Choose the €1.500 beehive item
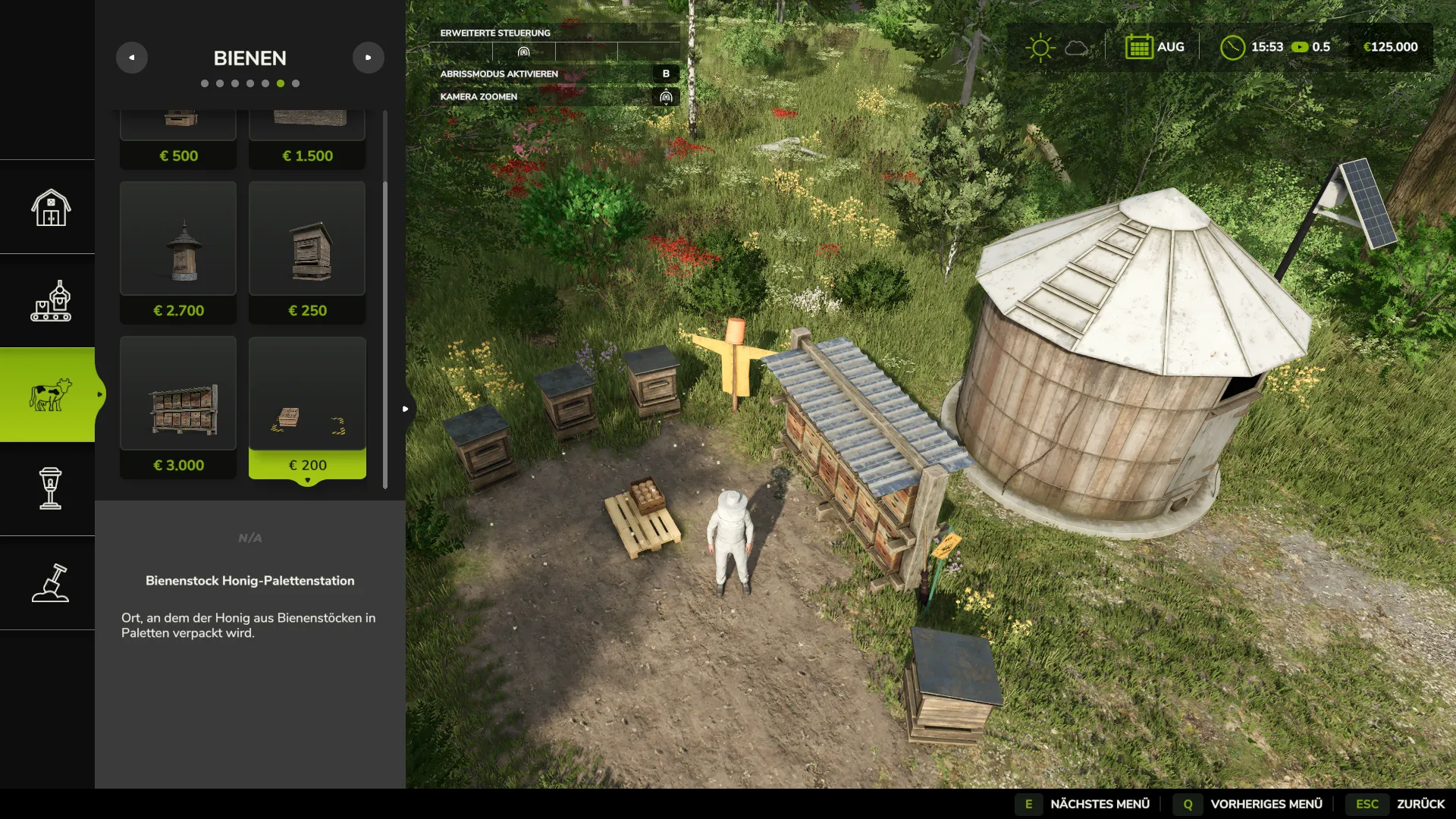 coord(307,140)
